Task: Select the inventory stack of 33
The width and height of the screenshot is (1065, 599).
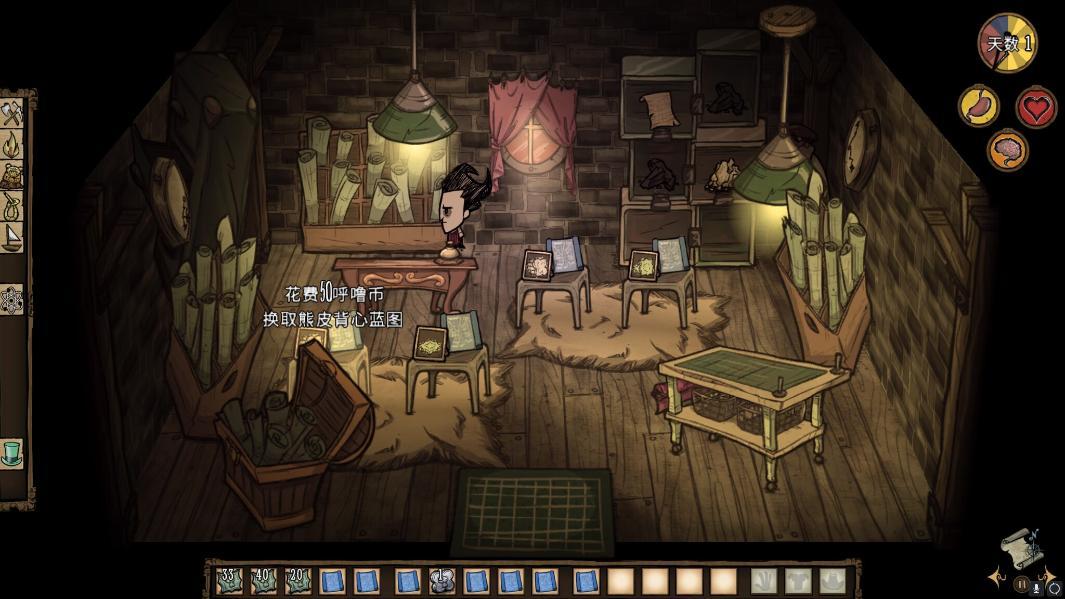Action: pos(230,580)
